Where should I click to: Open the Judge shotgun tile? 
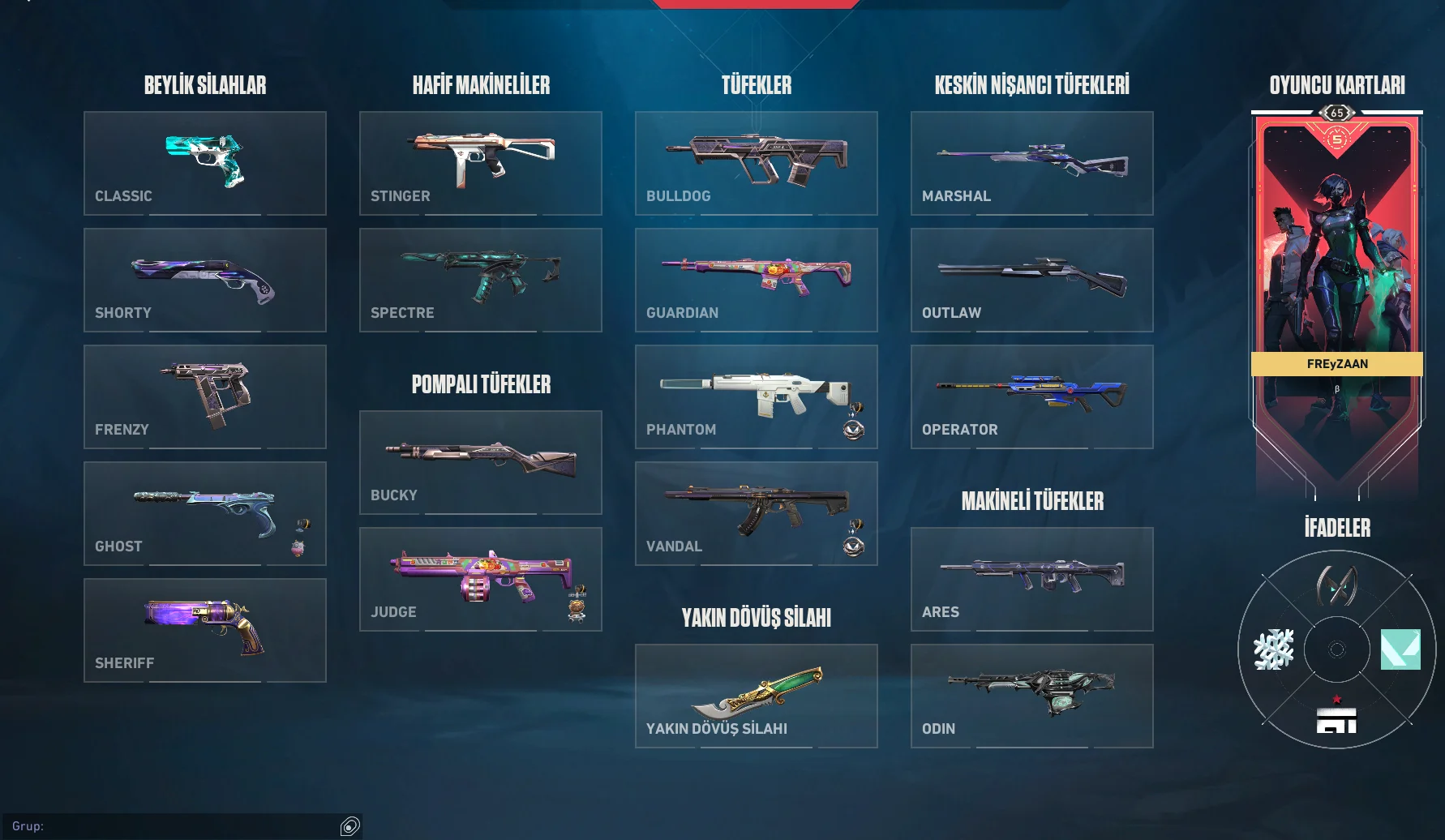(x=480, y=579)
